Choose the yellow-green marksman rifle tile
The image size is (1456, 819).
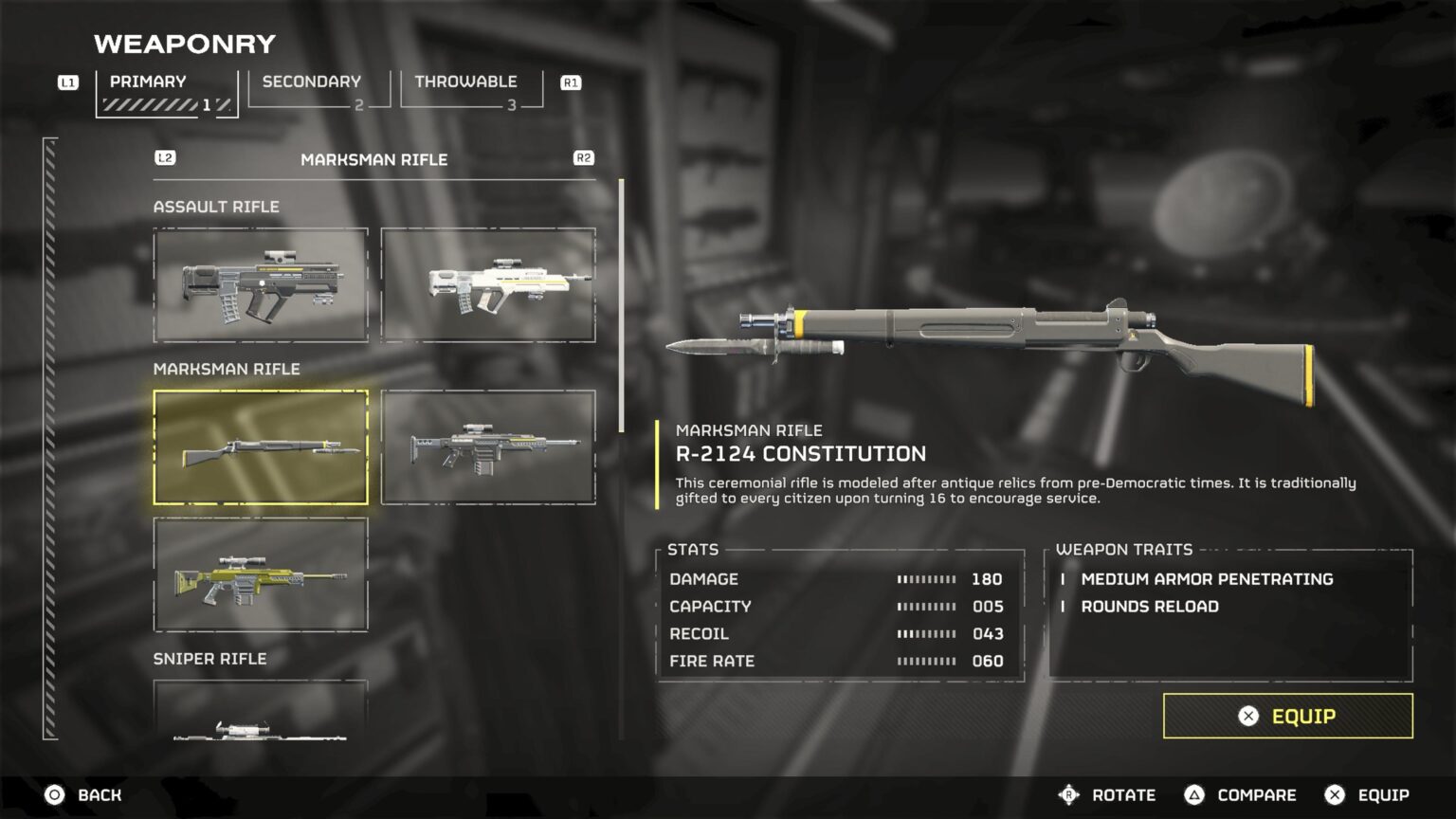(x=261, y=574)
